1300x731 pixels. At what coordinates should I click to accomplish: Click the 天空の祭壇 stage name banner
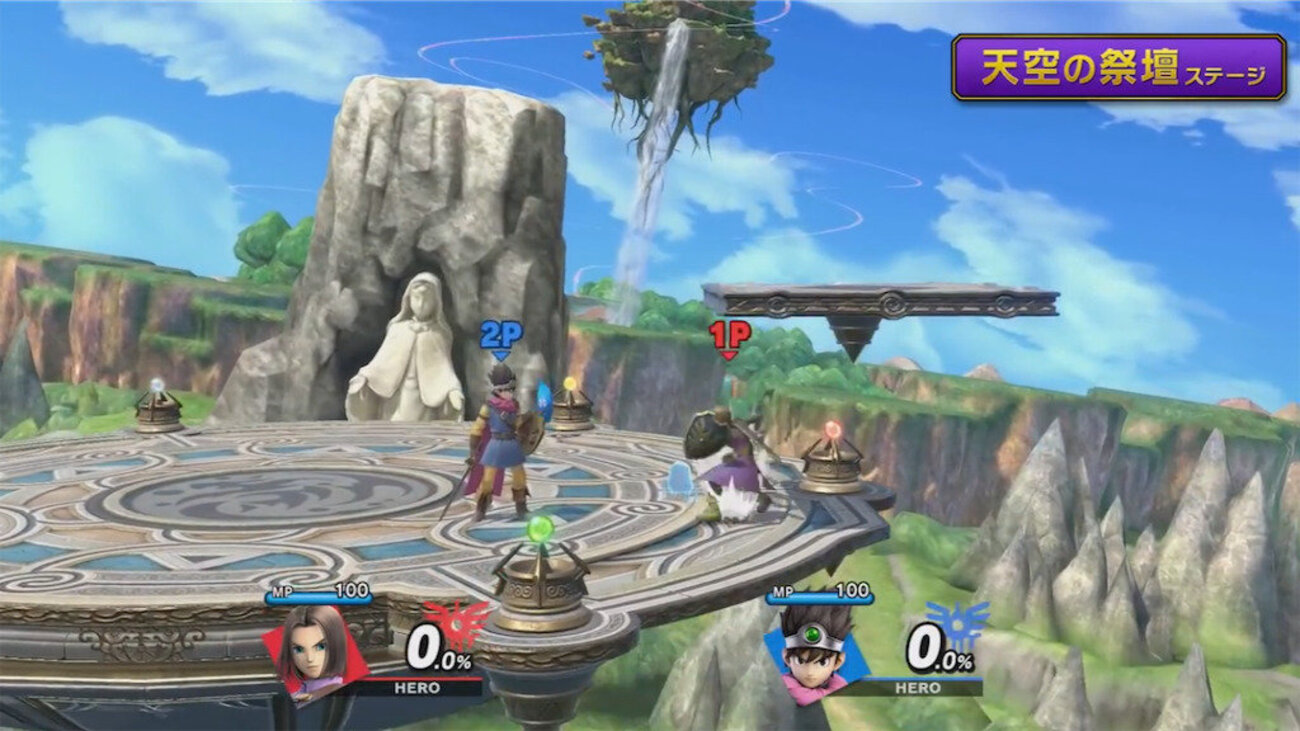pos(1117,68)
